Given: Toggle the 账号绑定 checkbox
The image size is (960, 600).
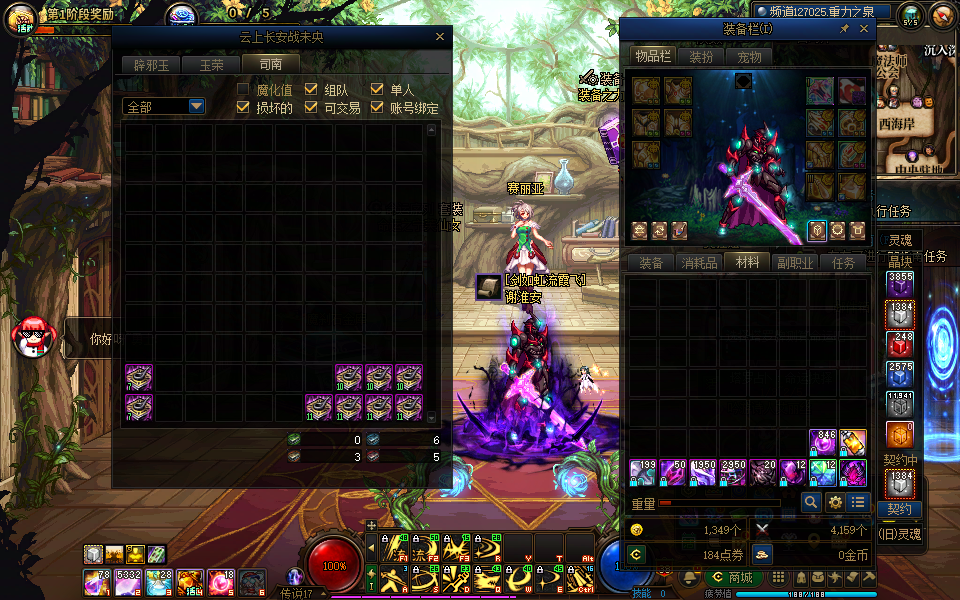Looking at the screenshot, I should click(x=377, y=107).
